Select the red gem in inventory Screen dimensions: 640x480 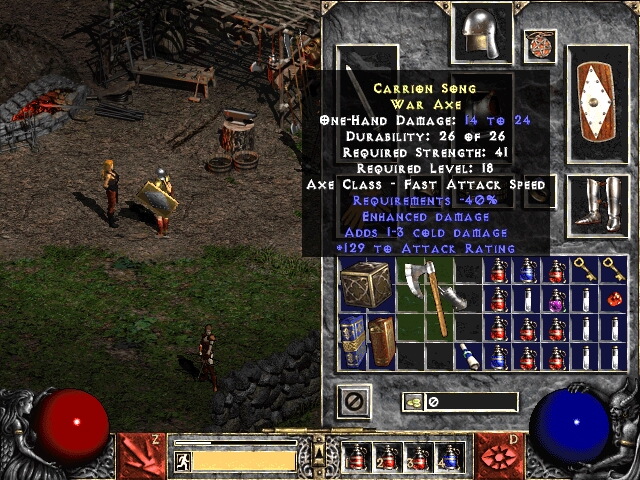pos(613,299)
